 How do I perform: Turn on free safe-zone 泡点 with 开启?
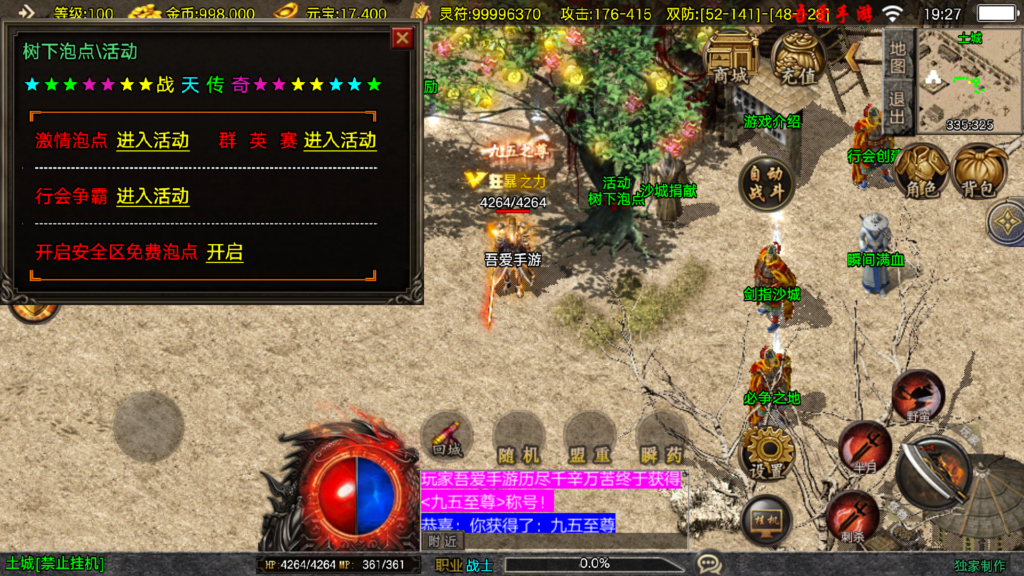click(x=225, y=253)
